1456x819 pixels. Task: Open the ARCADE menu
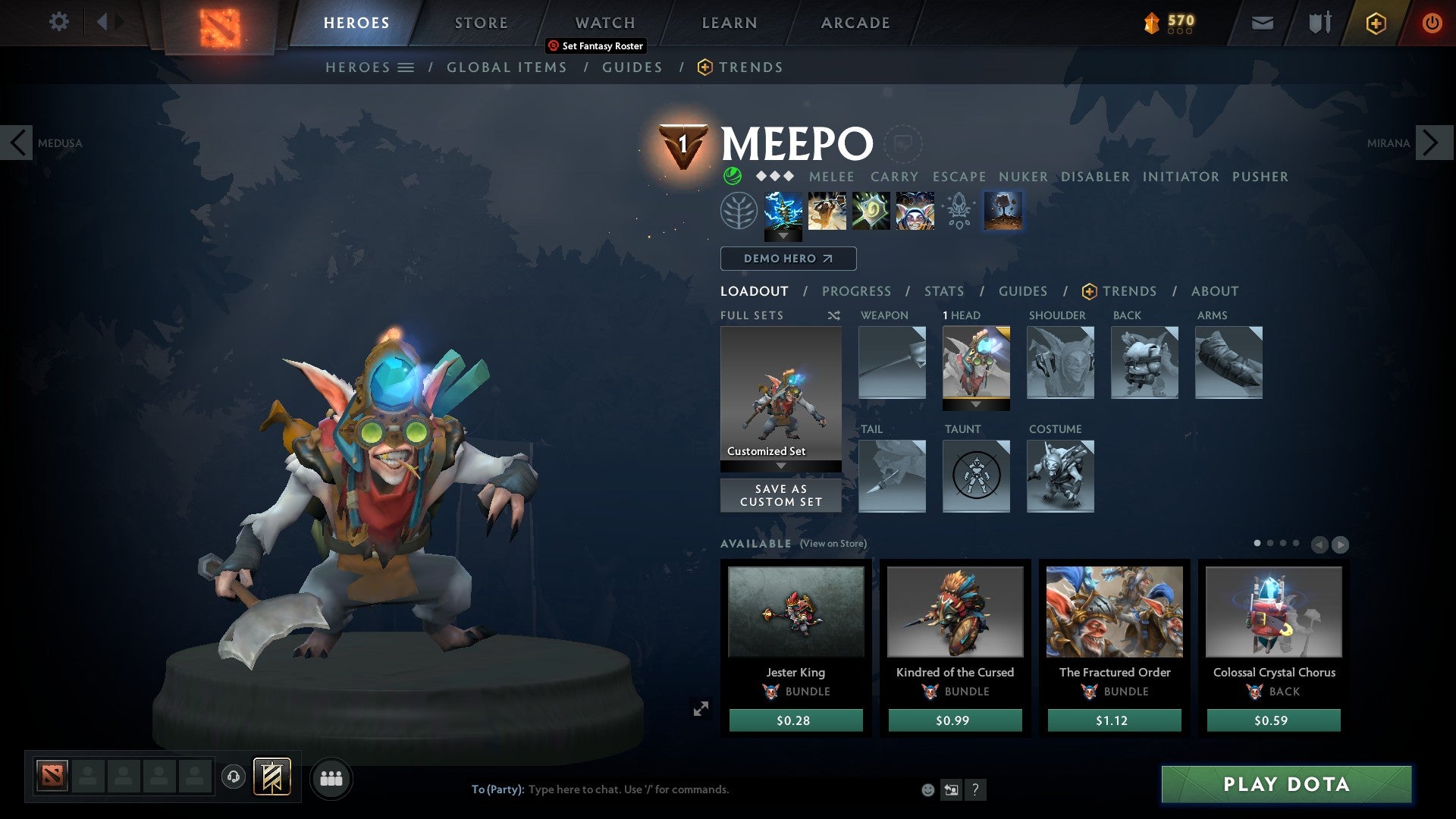coord(855,22)
